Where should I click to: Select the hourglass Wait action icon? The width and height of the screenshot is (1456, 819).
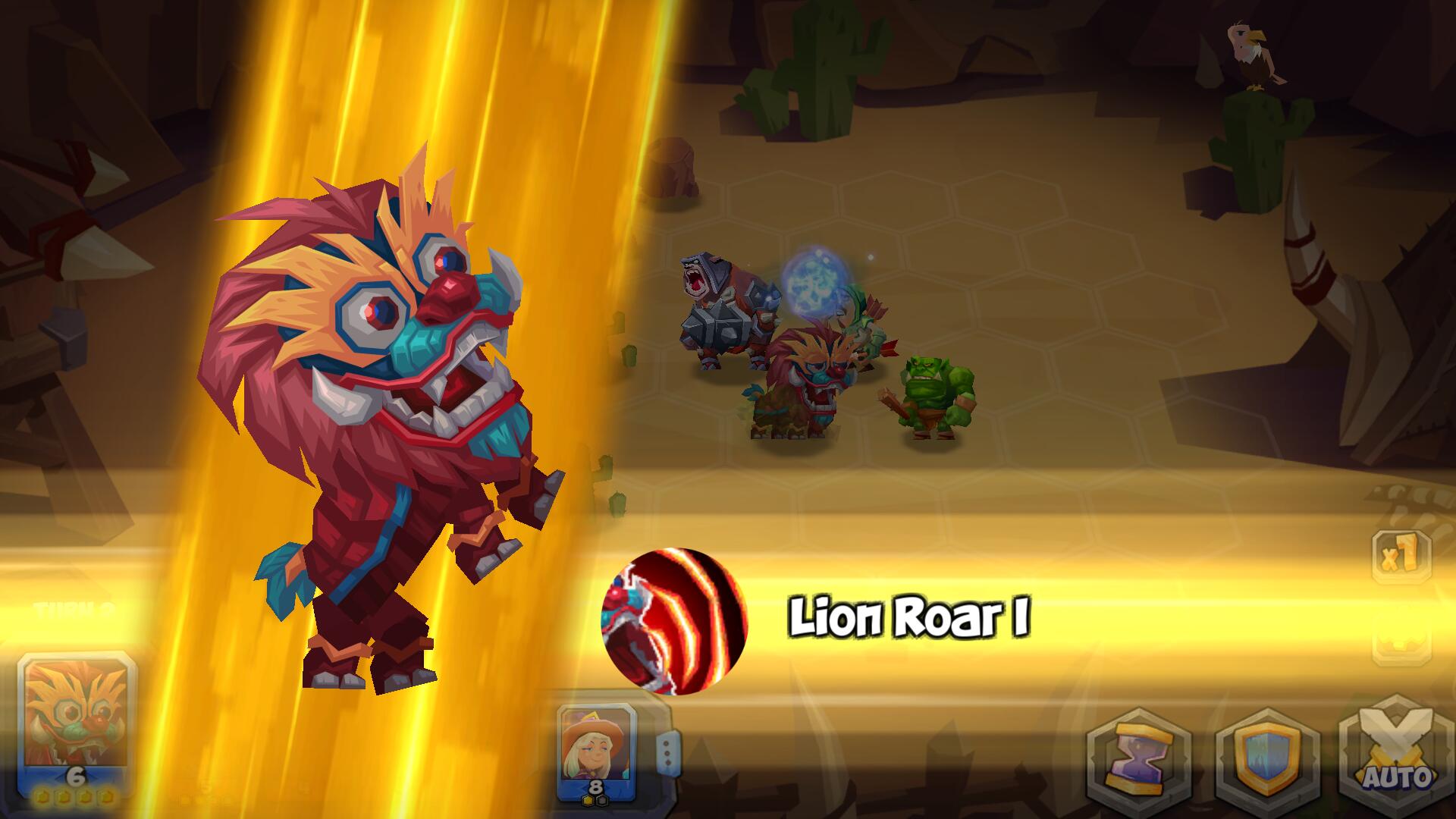coord(1139,758)
